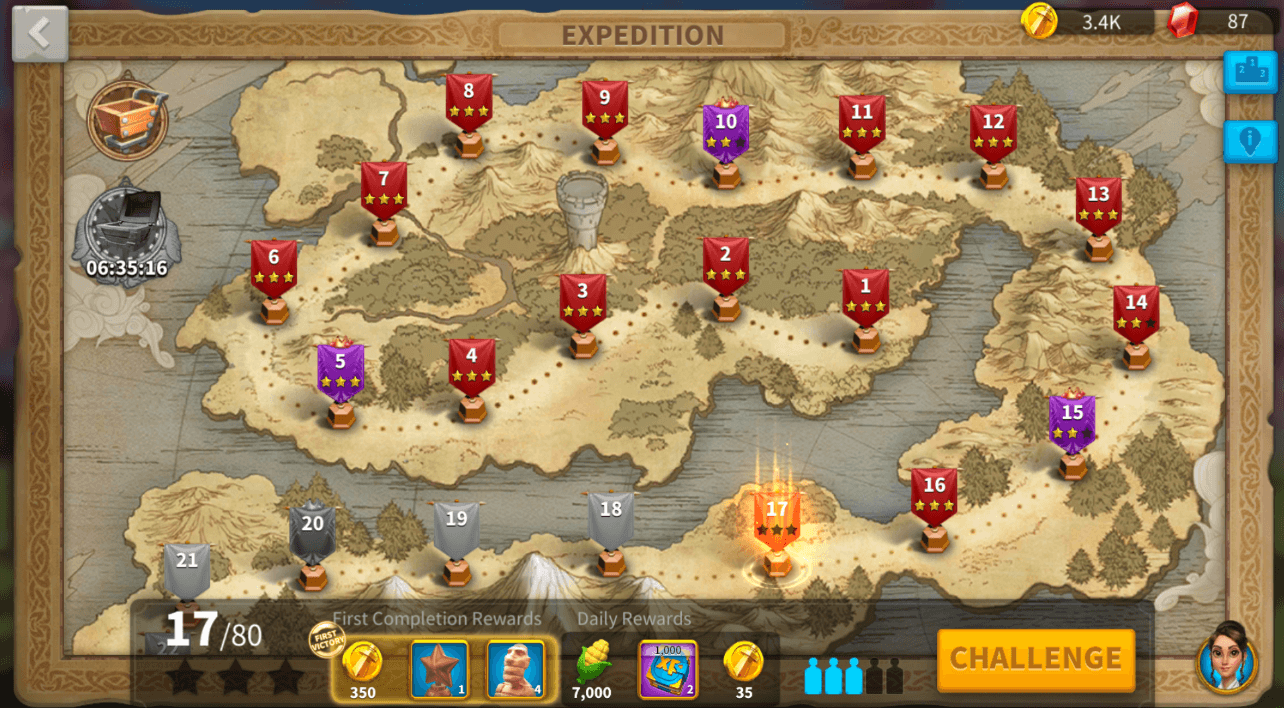This screenshot has width=1284, height=708.
Task: Inspect the star sculpture reward icon
Action: pos(439,669)
